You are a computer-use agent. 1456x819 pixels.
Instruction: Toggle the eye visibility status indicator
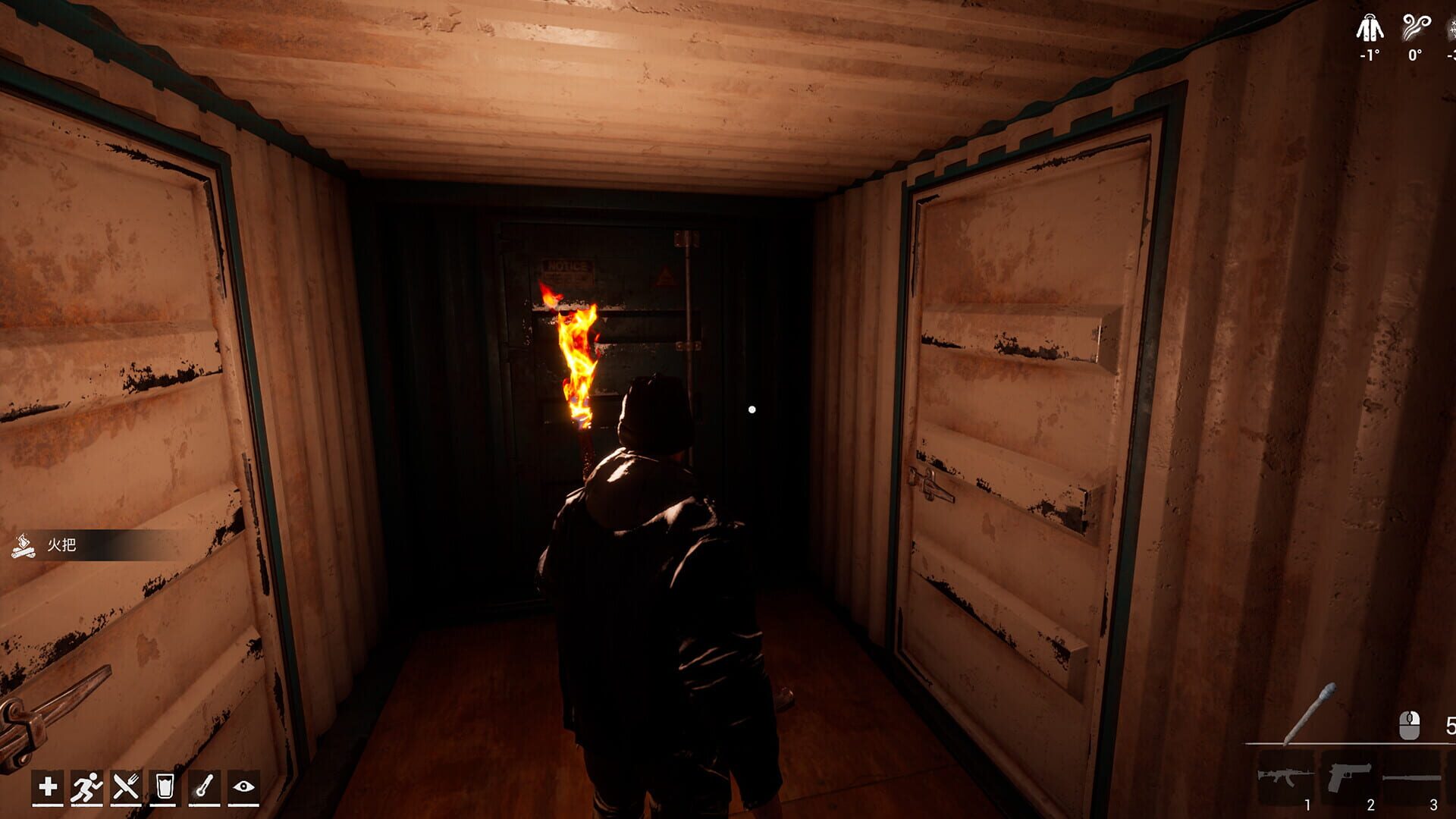(243, 786)
